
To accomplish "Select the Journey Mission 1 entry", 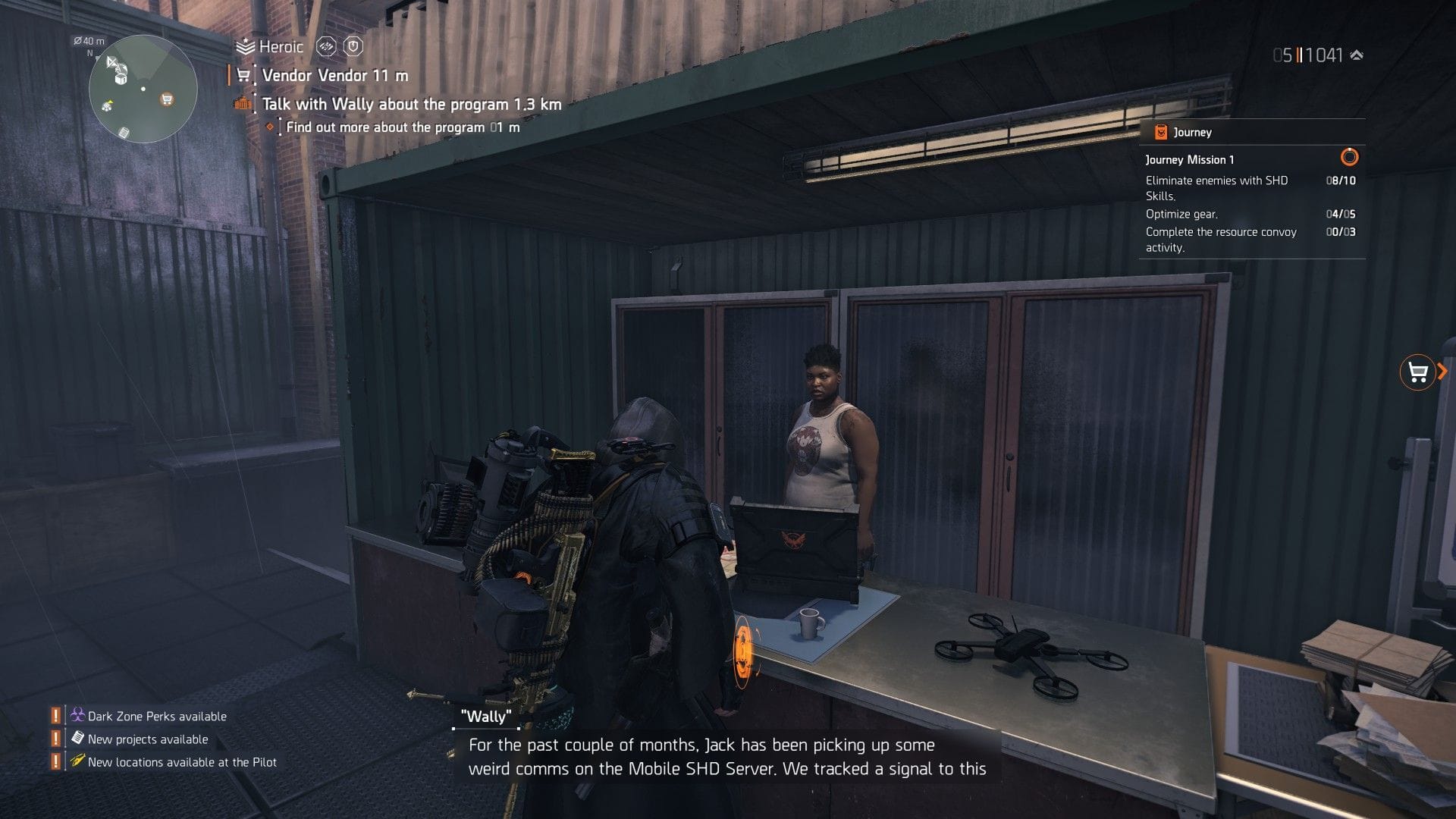I will coord(1189,159).
